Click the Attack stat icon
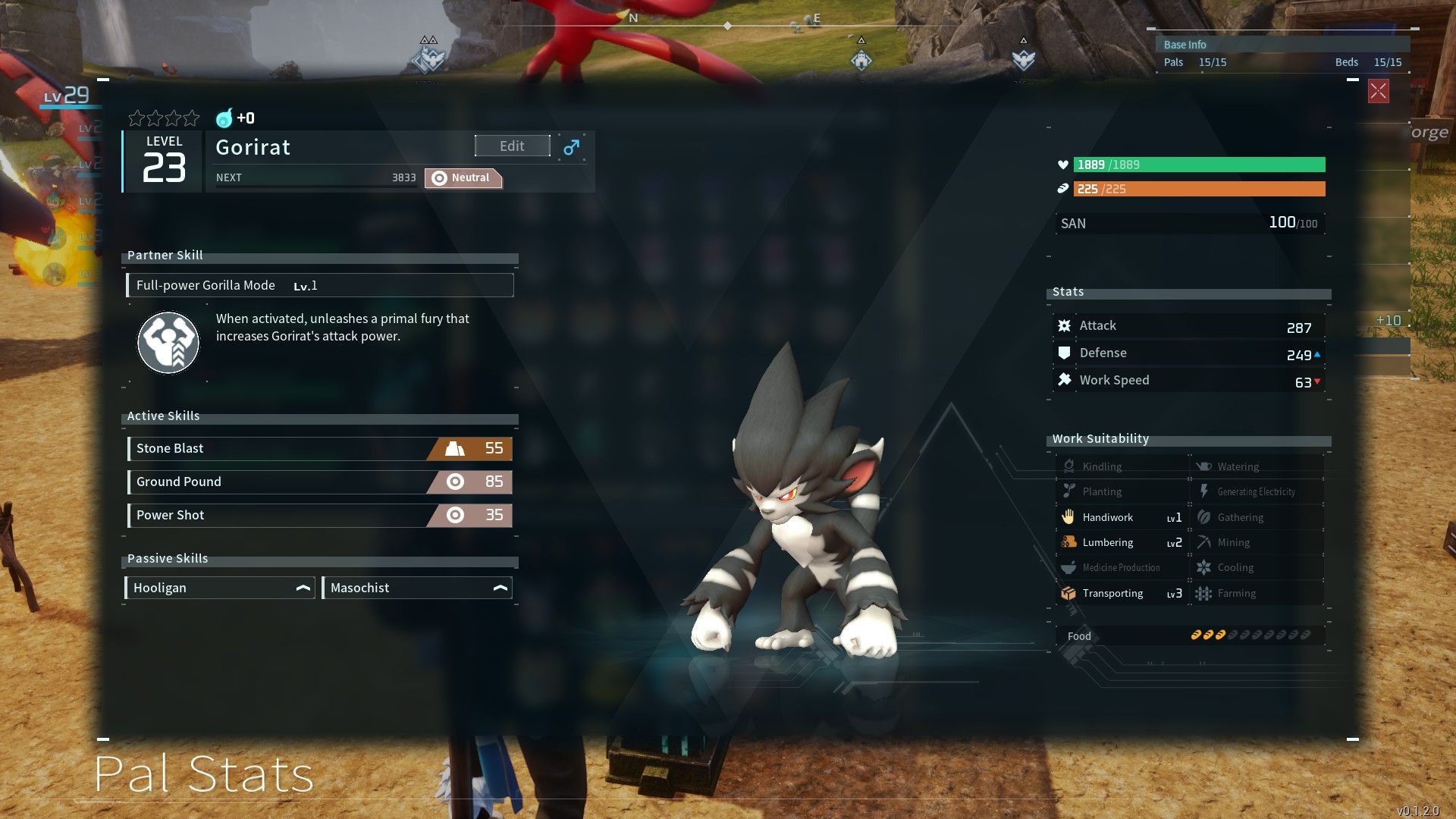 1064,325
